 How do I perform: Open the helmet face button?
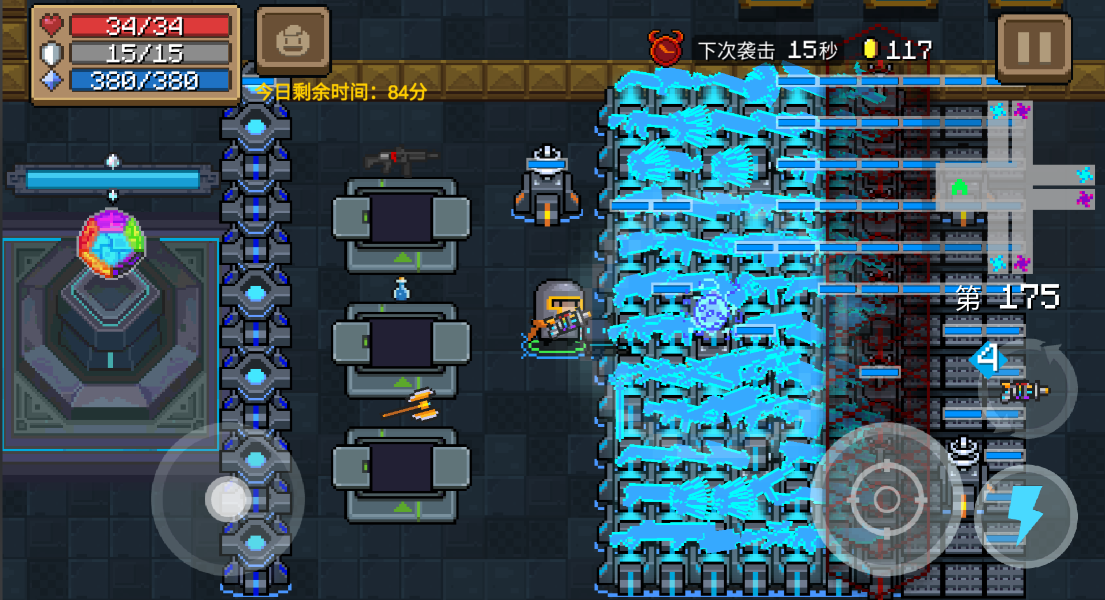click(293, 42)
